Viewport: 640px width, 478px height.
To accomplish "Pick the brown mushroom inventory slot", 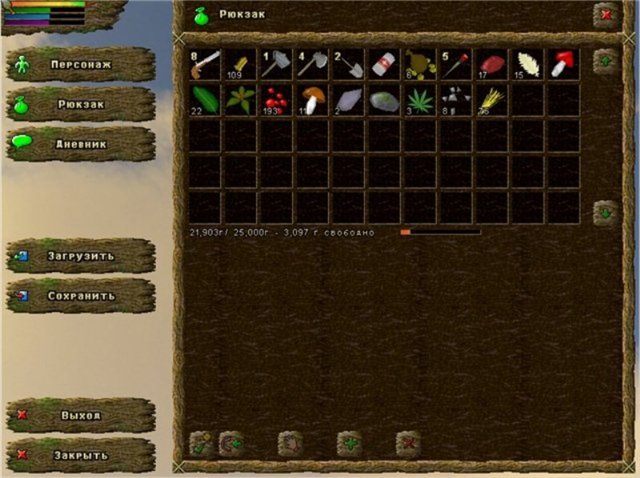I will [x=312, y=99].
